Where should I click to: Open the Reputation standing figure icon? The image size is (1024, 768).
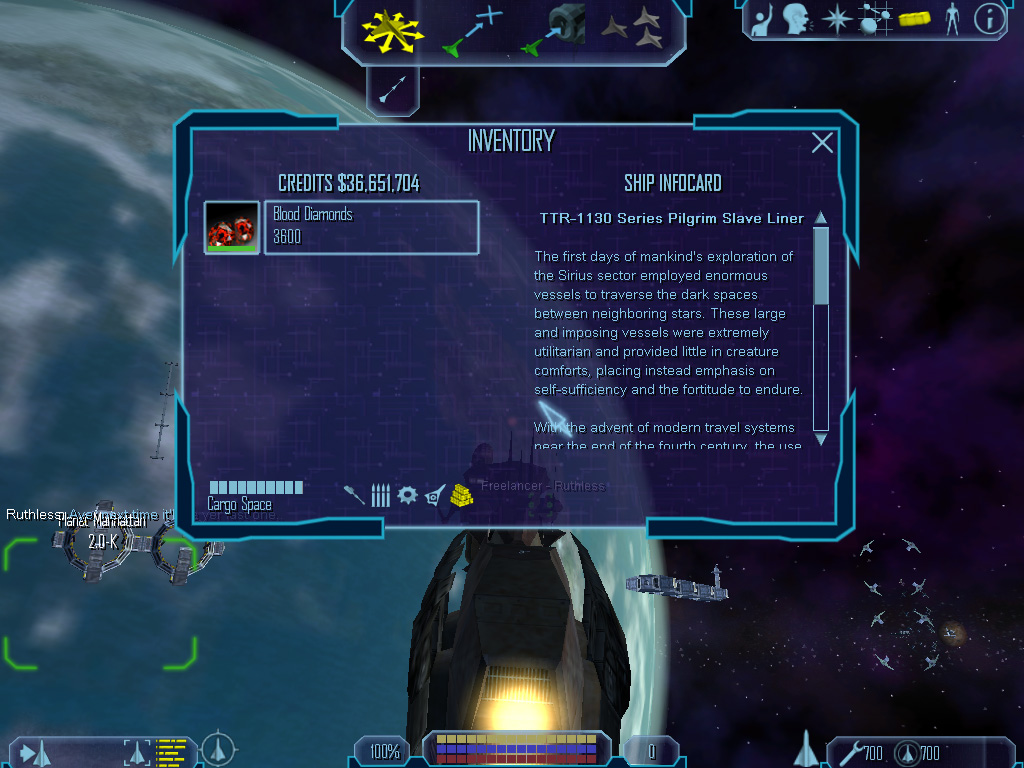point(951,18)
